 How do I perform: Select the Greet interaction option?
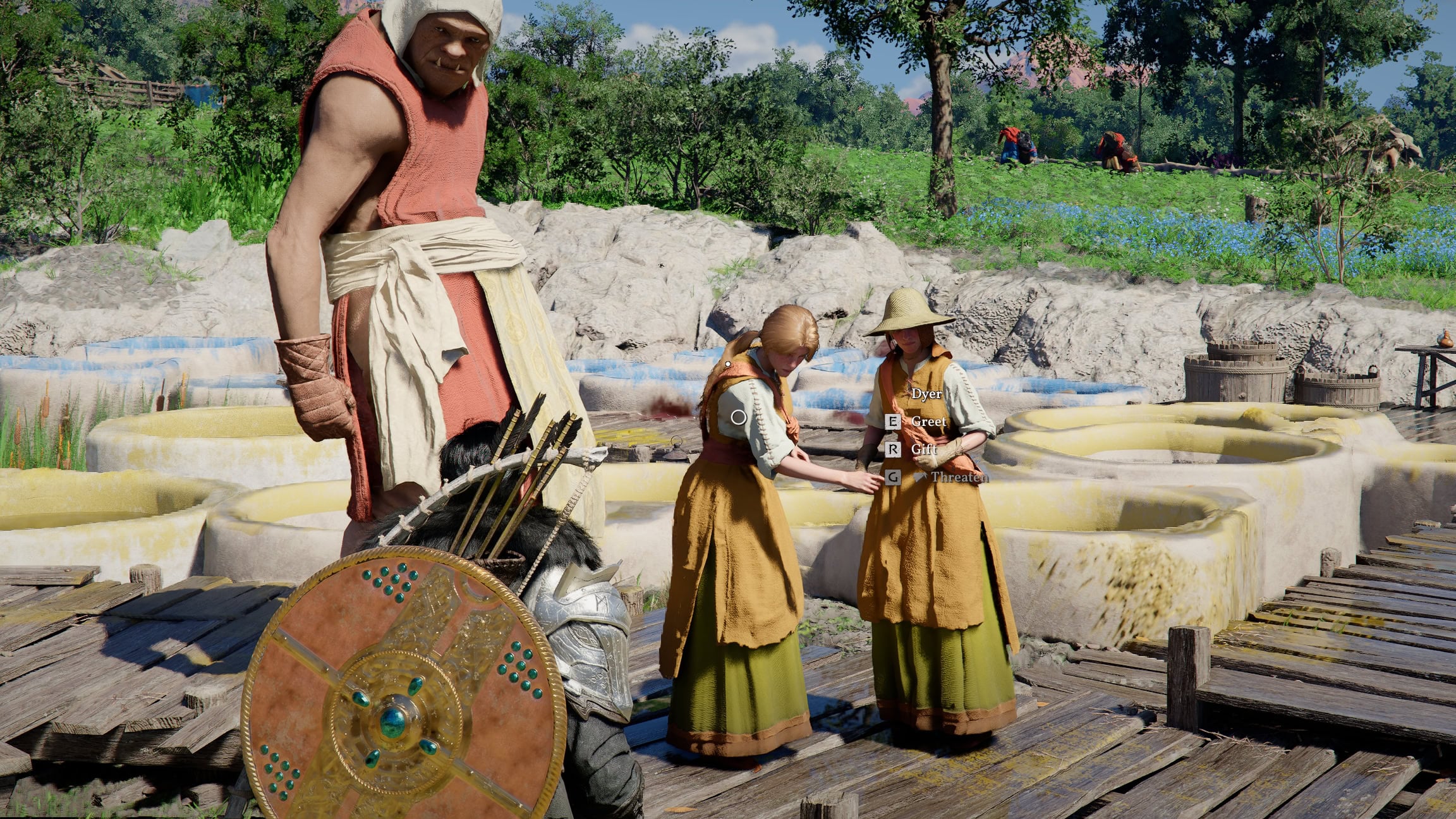929,421
